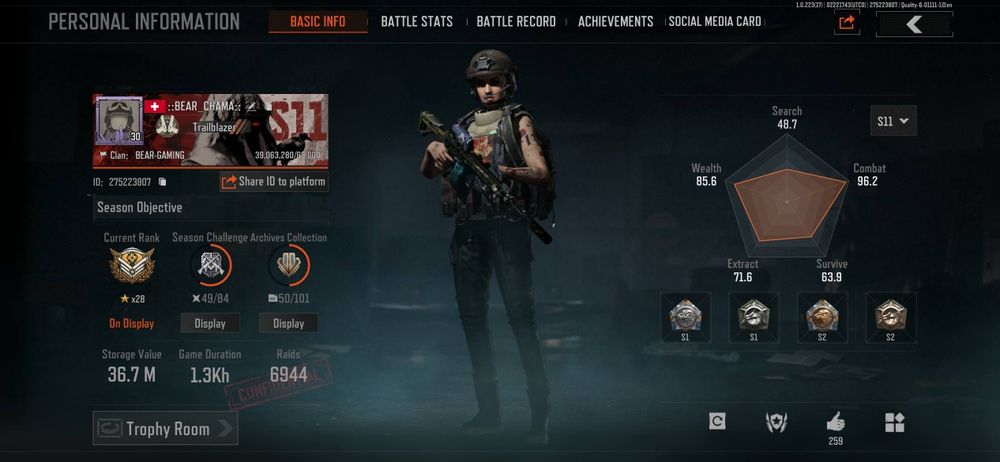
Task: Switch to the Achievements tab
Action: [615, 21]
